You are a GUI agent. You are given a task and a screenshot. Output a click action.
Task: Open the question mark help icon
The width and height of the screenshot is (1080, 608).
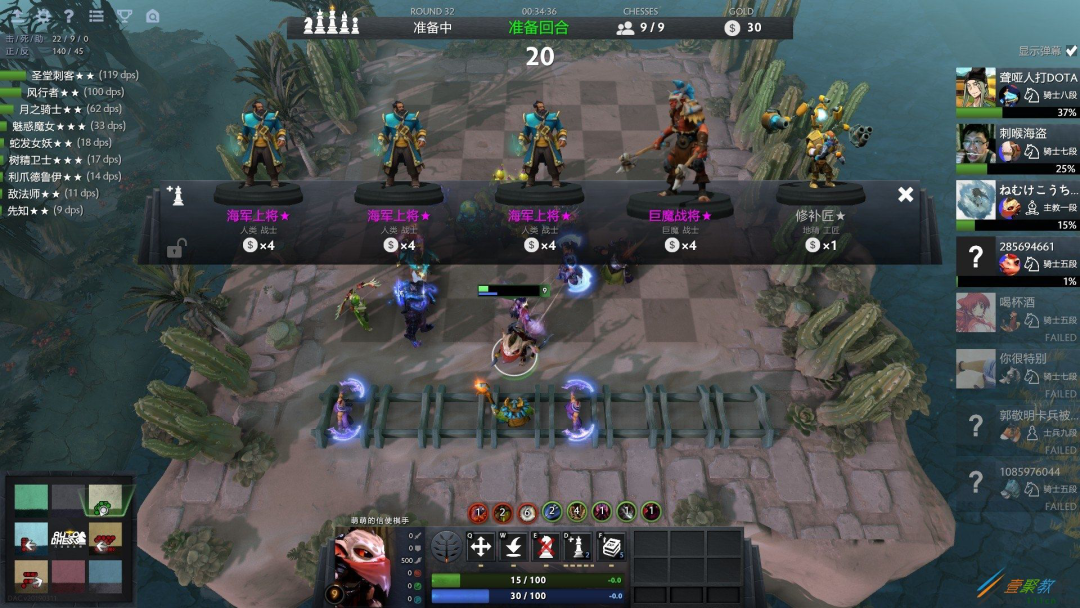click(x=69, y=16)
